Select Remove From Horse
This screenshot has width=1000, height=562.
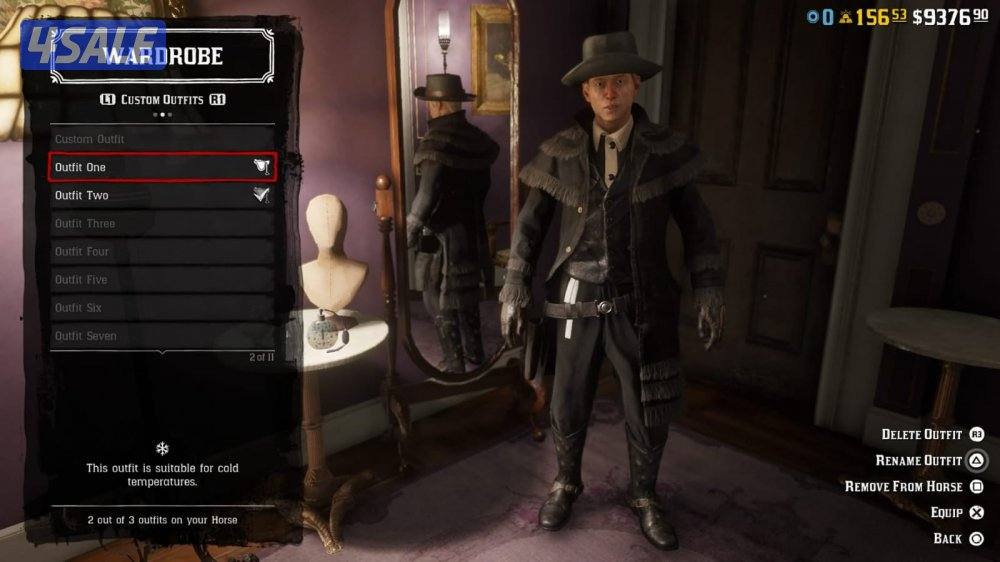[914, 486]
